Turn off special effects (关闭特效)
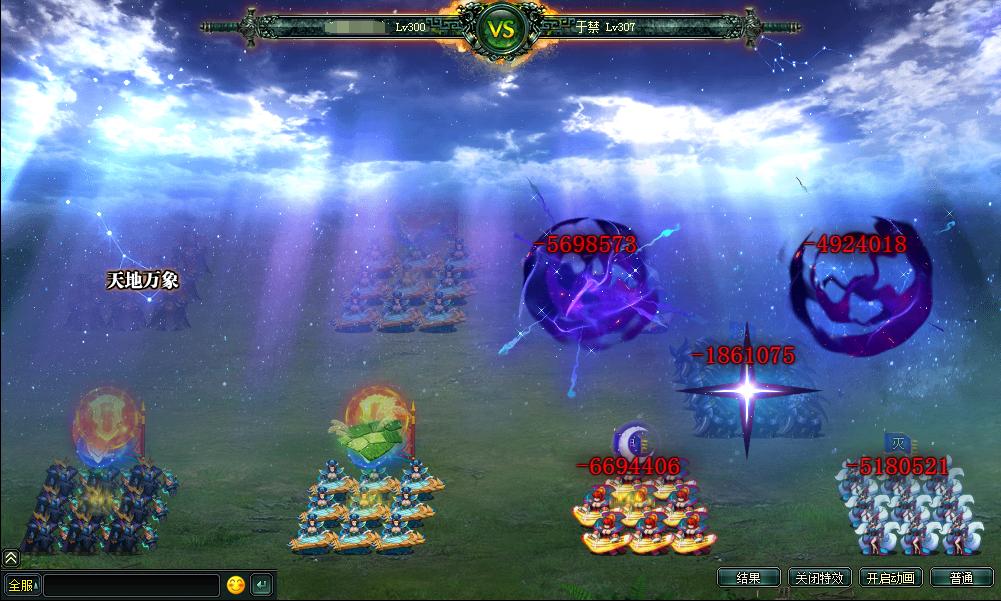The width and height of the screenshot is (1001, 601). [x=820, y=578]
